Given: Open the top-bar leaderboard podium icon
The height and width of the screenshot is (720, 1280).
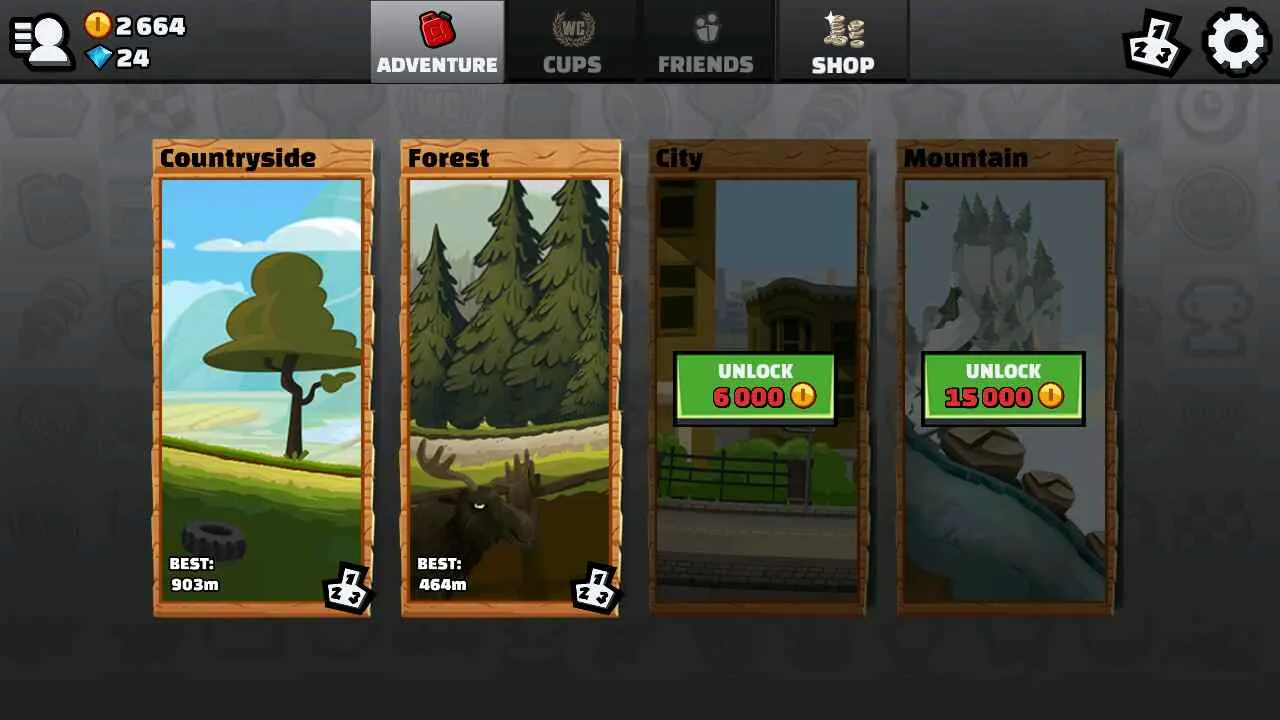Looking at the screenshot, I should pyautogui.click(x=1154, y=42).
